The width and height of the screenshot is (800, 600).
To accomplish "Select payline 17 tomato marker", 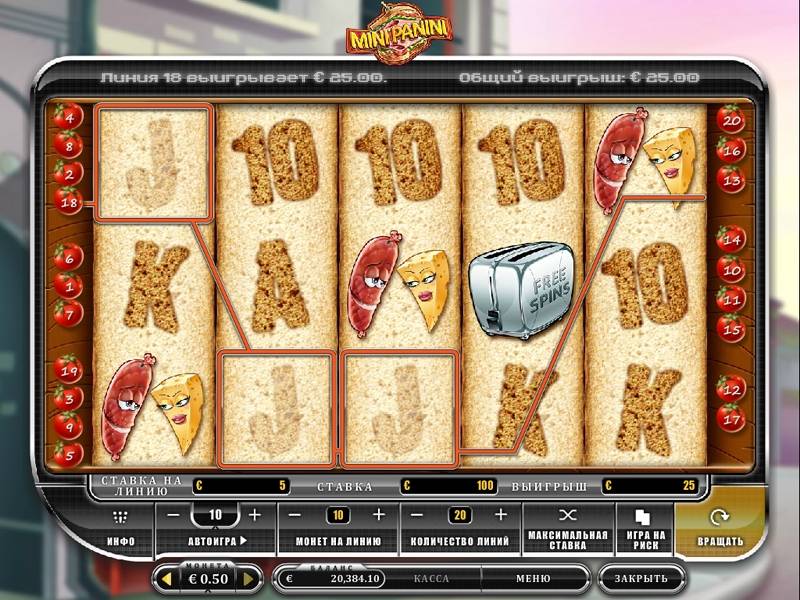I will (x=732, y=417).
